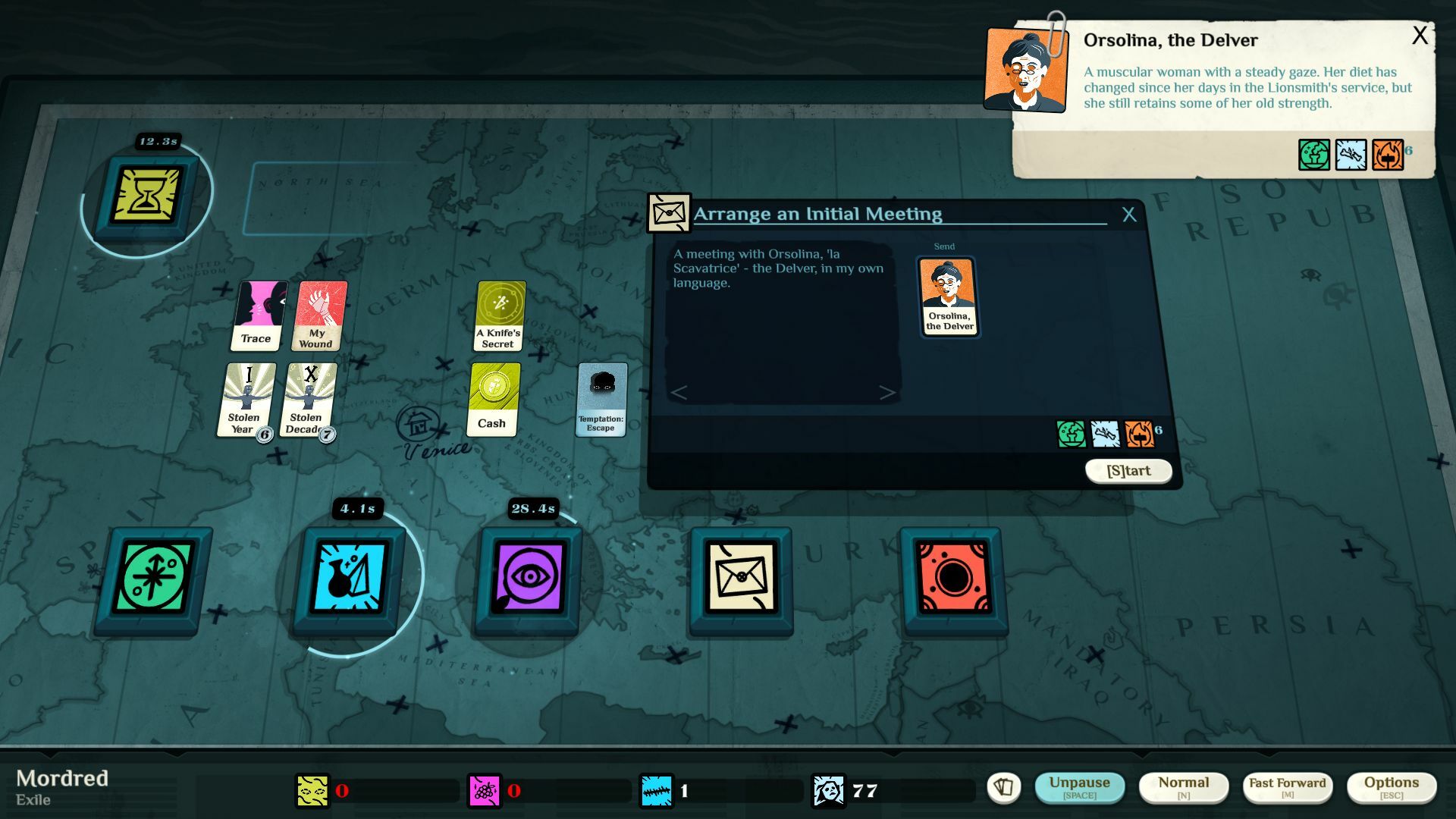Enable Fast Forward speed
Image resolution: width=1456 pixels, height=819 pixels.
coord(1288,785)
